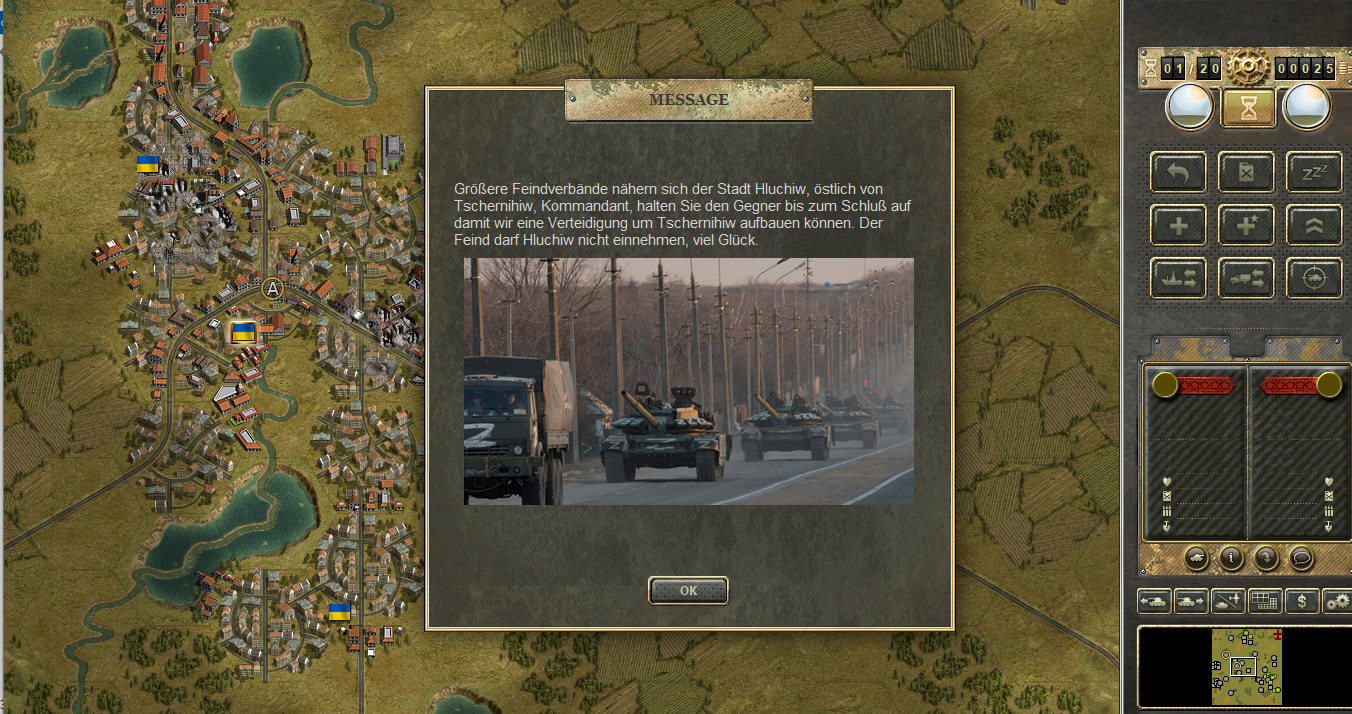The width and height of the screenshot is (1352, 714).
Task: Open the grid-table unit list button
Action: 1265,601
